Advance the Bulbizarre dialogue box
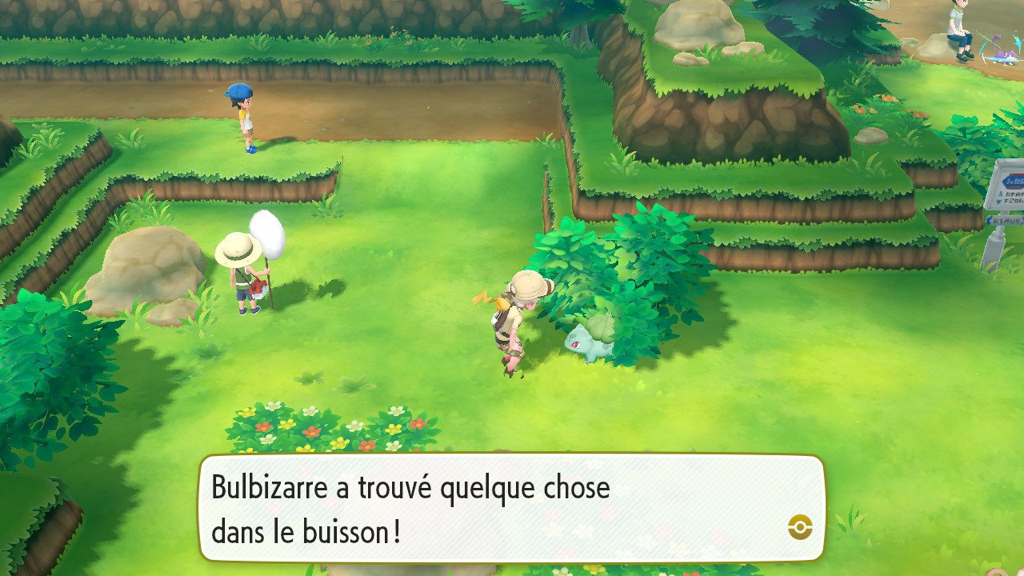This screenshot has height=576, width=1024. point(510,508)
